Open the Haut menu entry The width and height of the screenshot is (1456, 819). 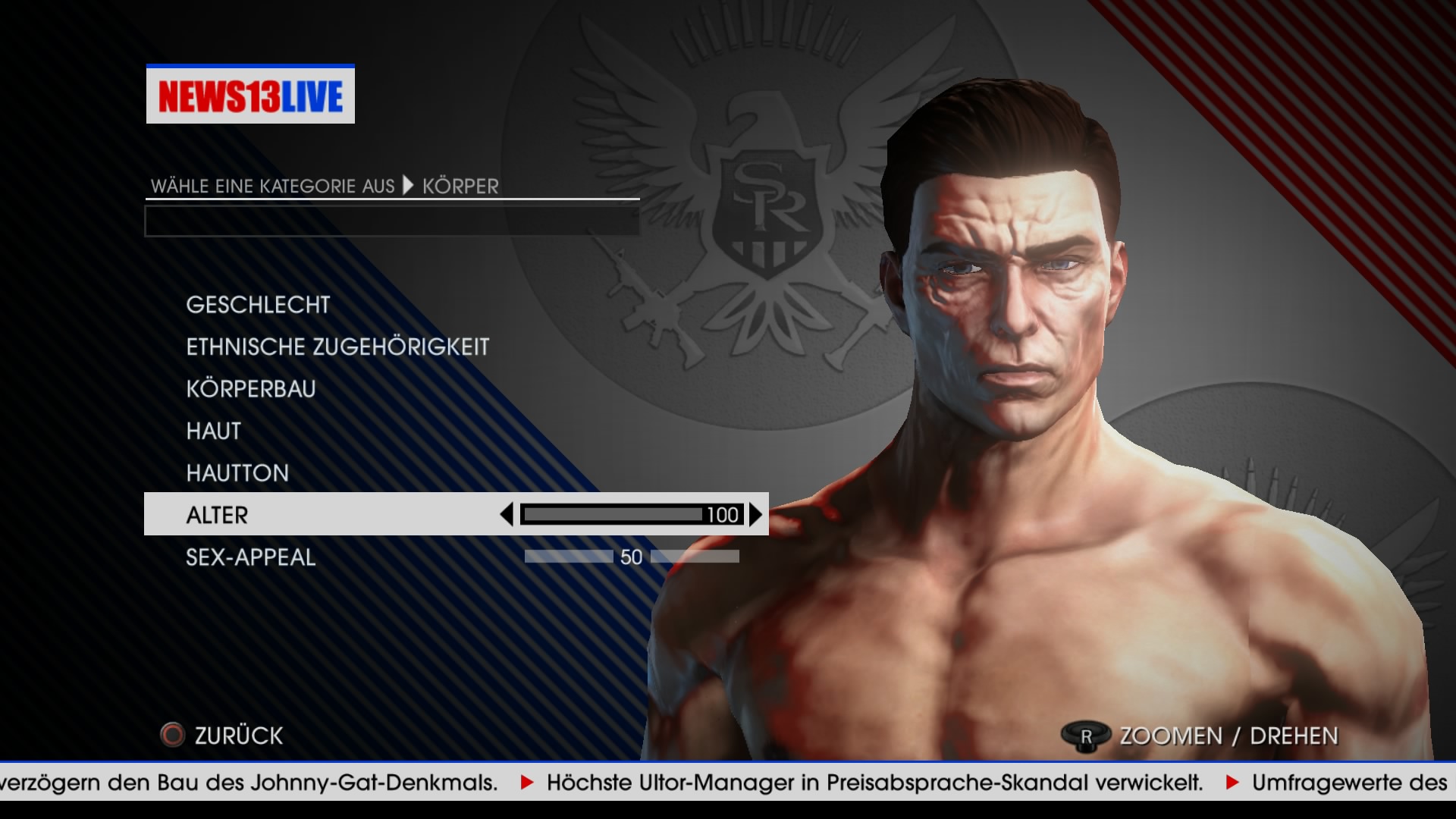(x=214, y=431)
